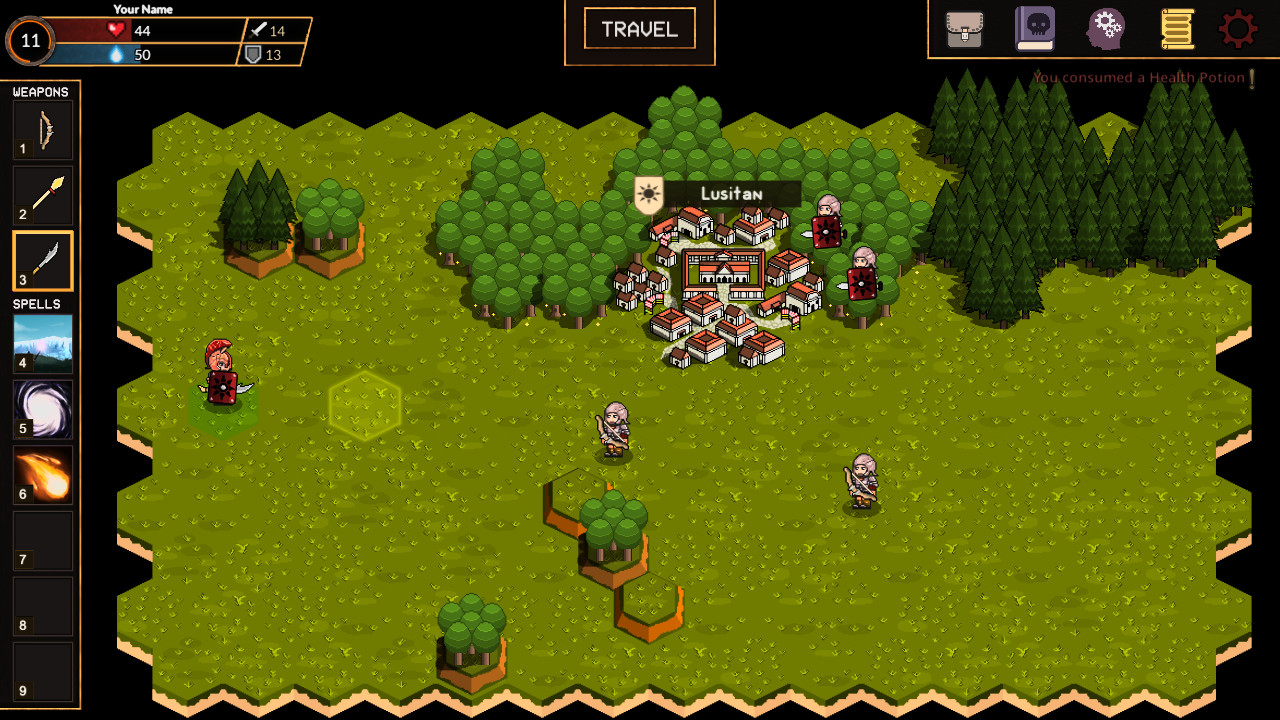Viewport: 1280px width, 720px height.
Task: Click the level 11 character badge
Action: tap(31, 41)
